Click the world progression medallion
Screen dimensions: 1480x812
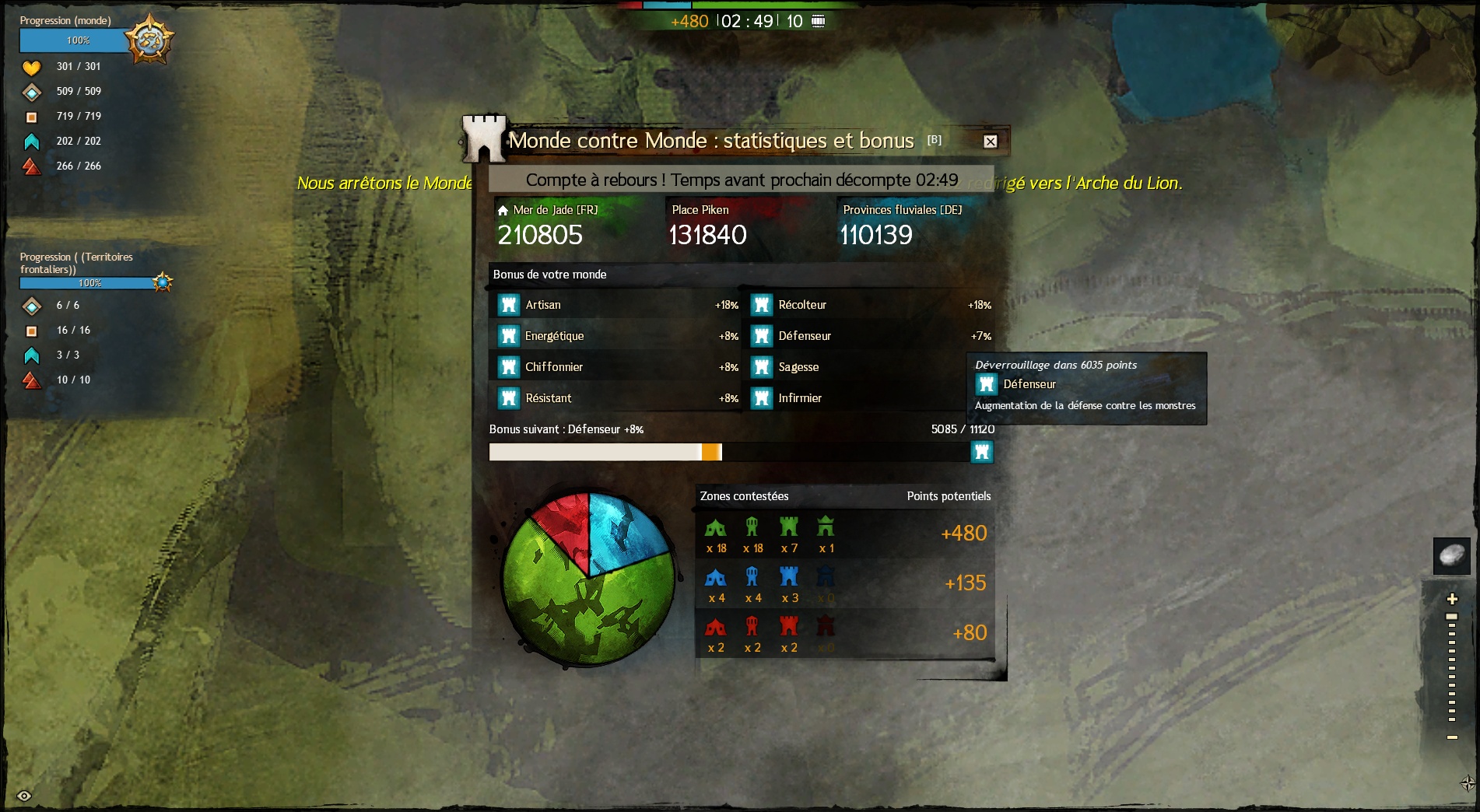click(149, 40)
